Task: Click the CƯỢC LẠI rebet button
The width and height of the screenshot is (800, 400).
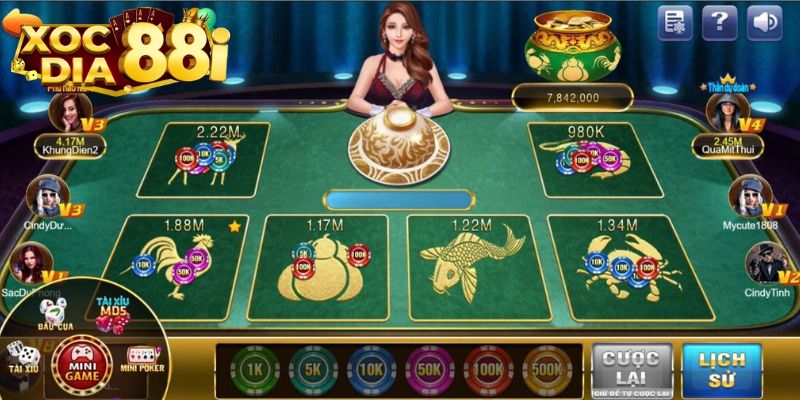Action: coord(631,370)
